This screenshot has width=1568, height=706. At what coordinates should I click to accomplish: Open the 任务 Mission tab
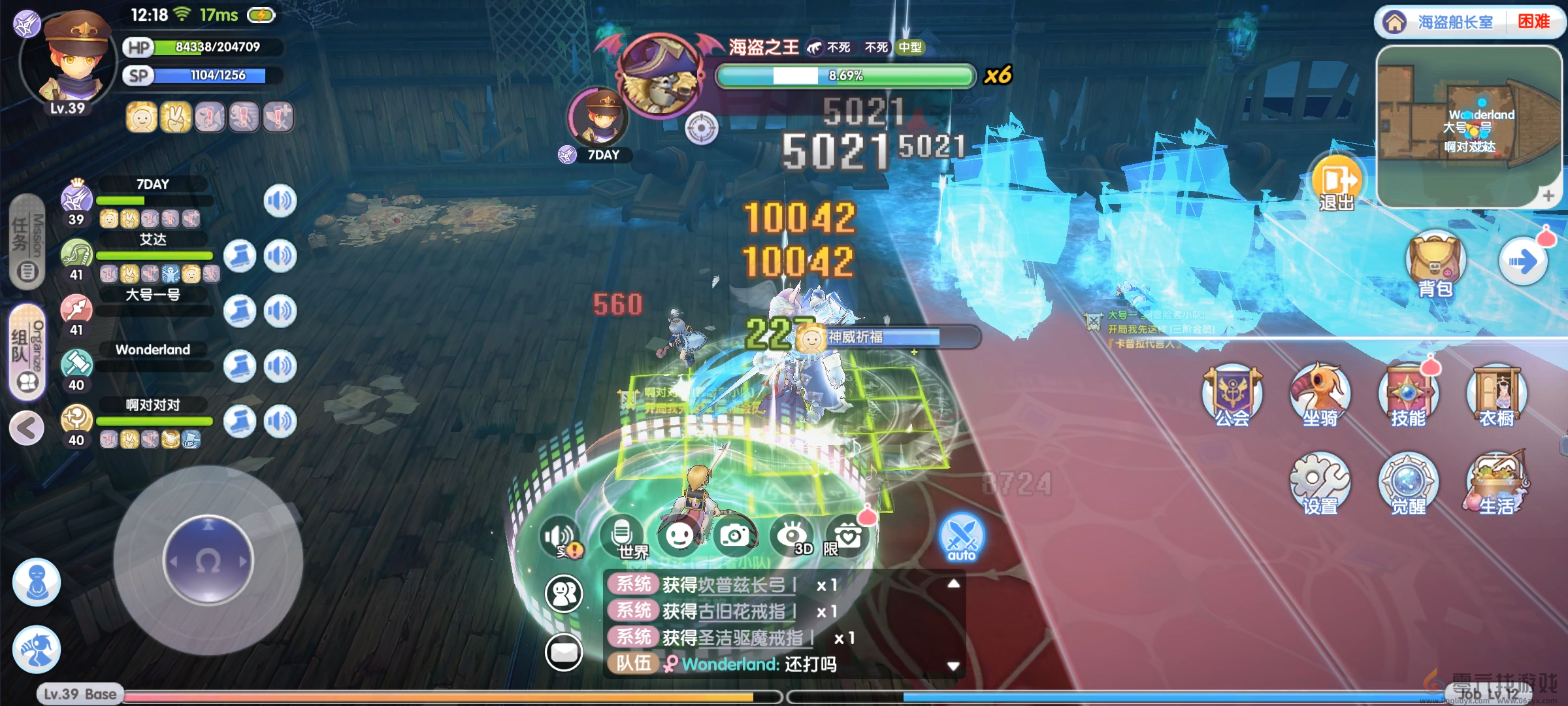(27, 242)
